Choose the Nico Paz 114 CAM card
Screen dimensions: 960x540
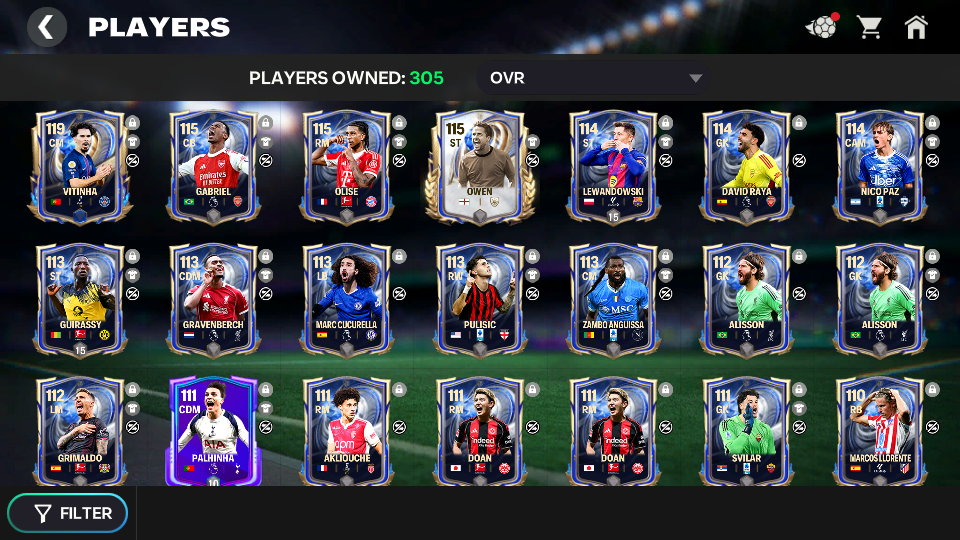[x=880, y=165]
